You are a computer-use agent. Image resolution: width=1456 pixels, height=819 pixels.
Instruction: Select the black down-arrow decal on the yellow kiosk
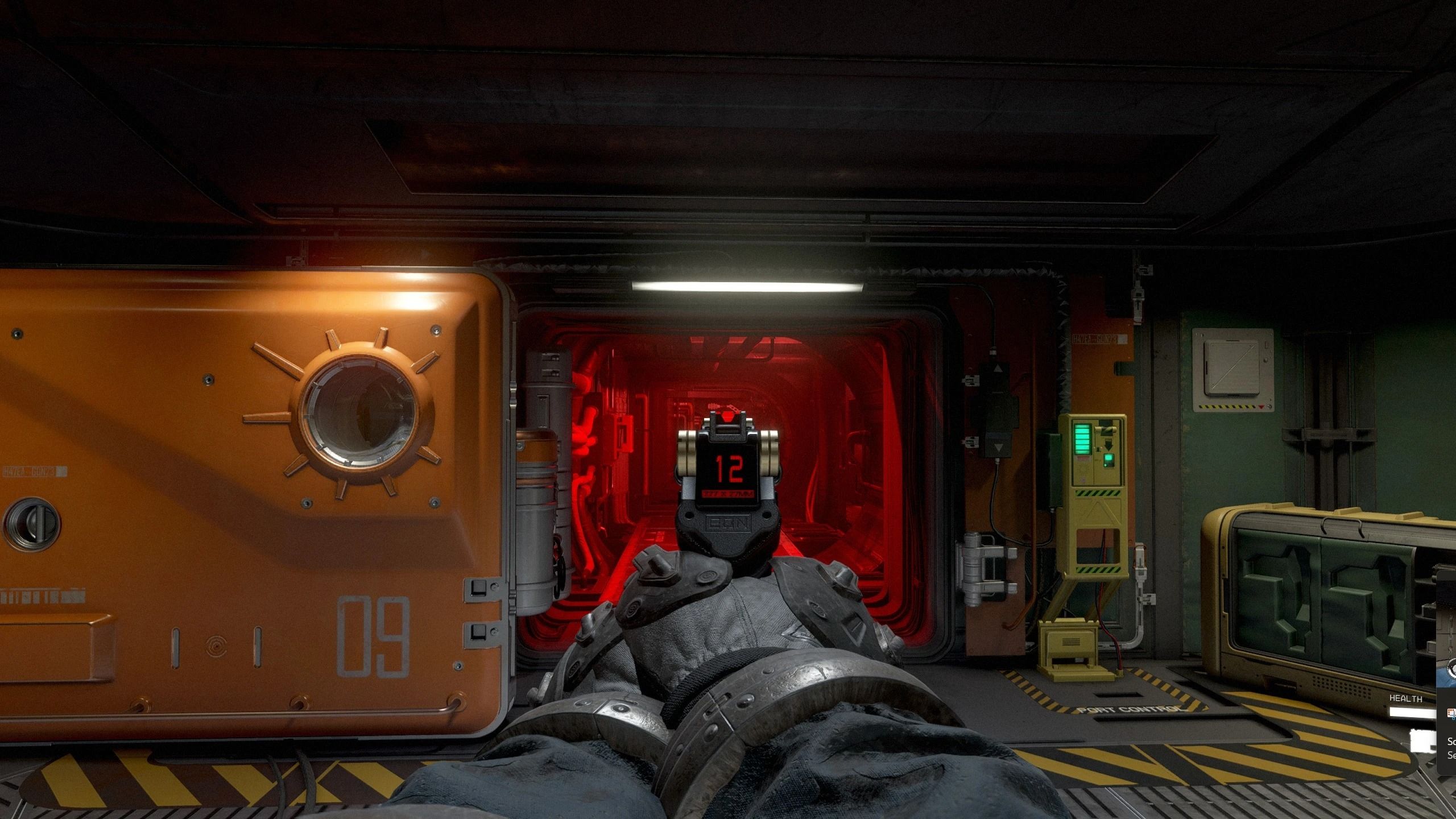pyautogui.click(x=1107, y=443)
